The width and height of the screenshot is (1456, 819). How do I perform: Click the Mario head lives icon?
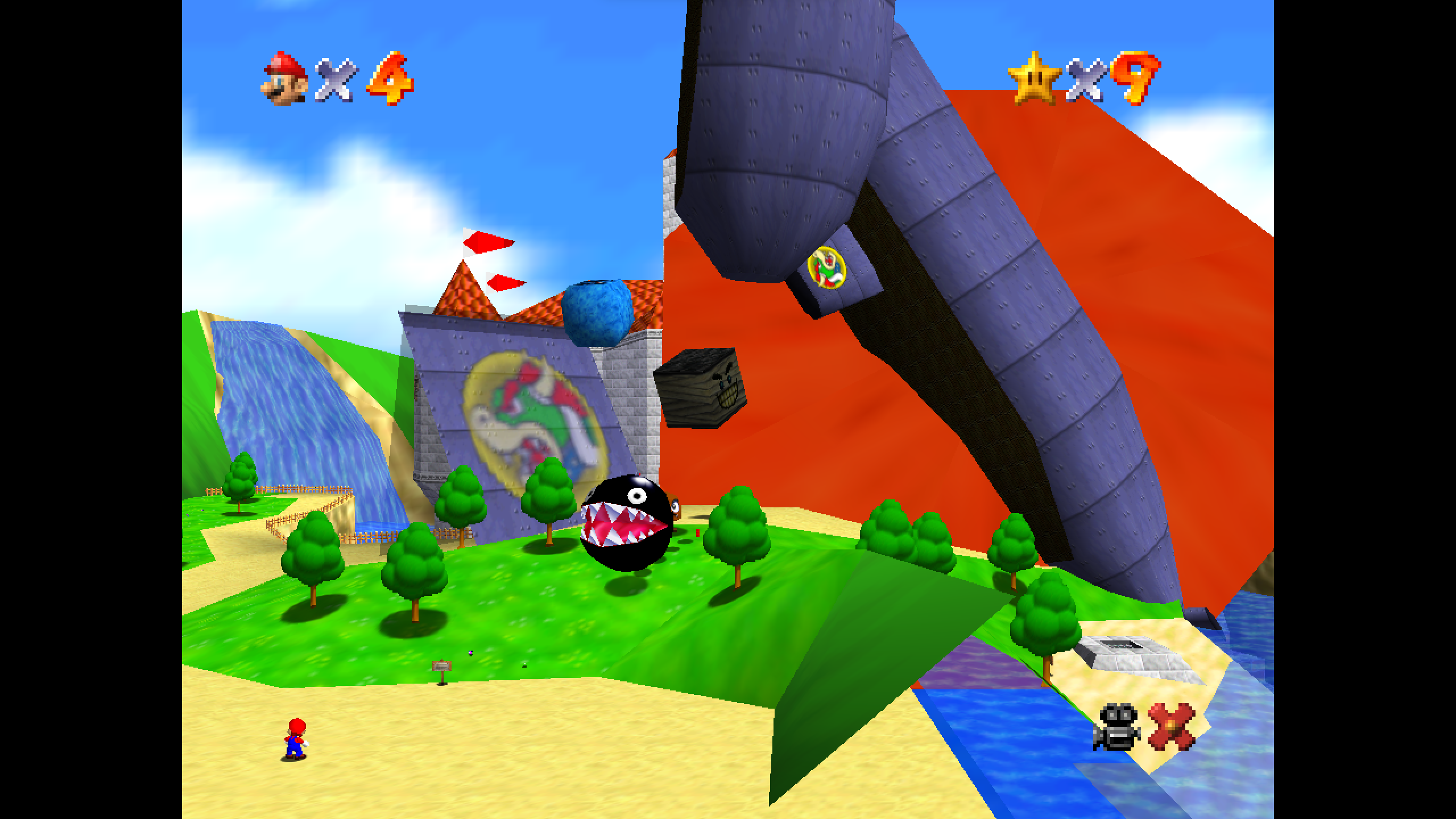coord(285,78)
